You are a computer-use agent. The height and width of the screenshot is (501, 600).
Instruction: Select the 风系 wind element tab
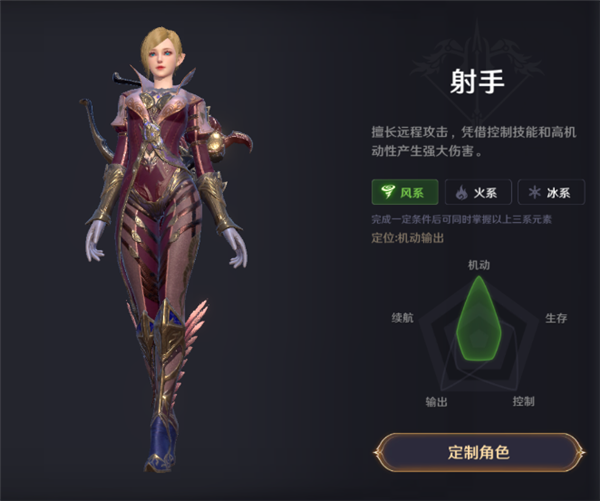(x=403, y=193)
